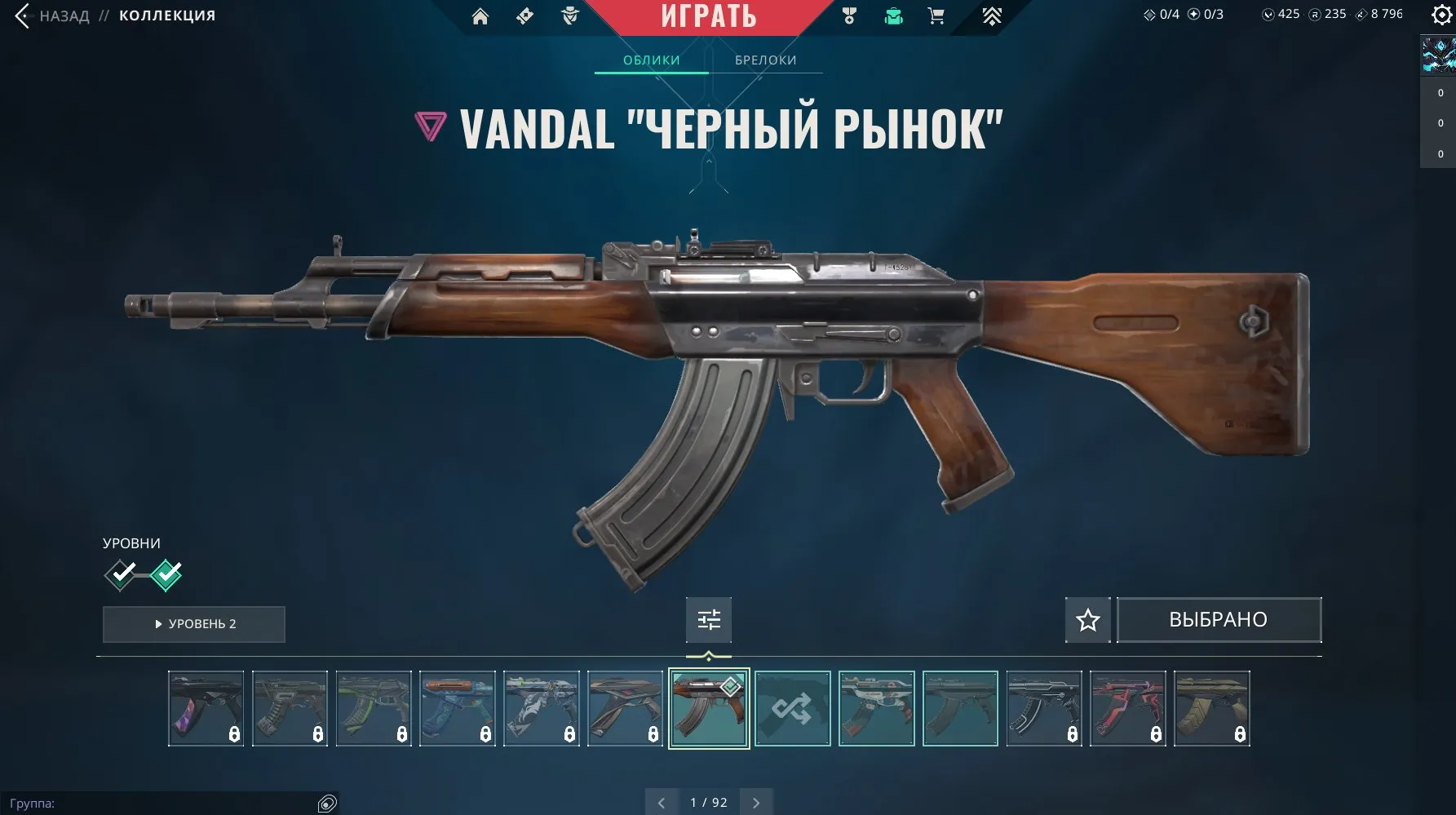Click the highlighted Collection backpack icon

coord(892,16)
